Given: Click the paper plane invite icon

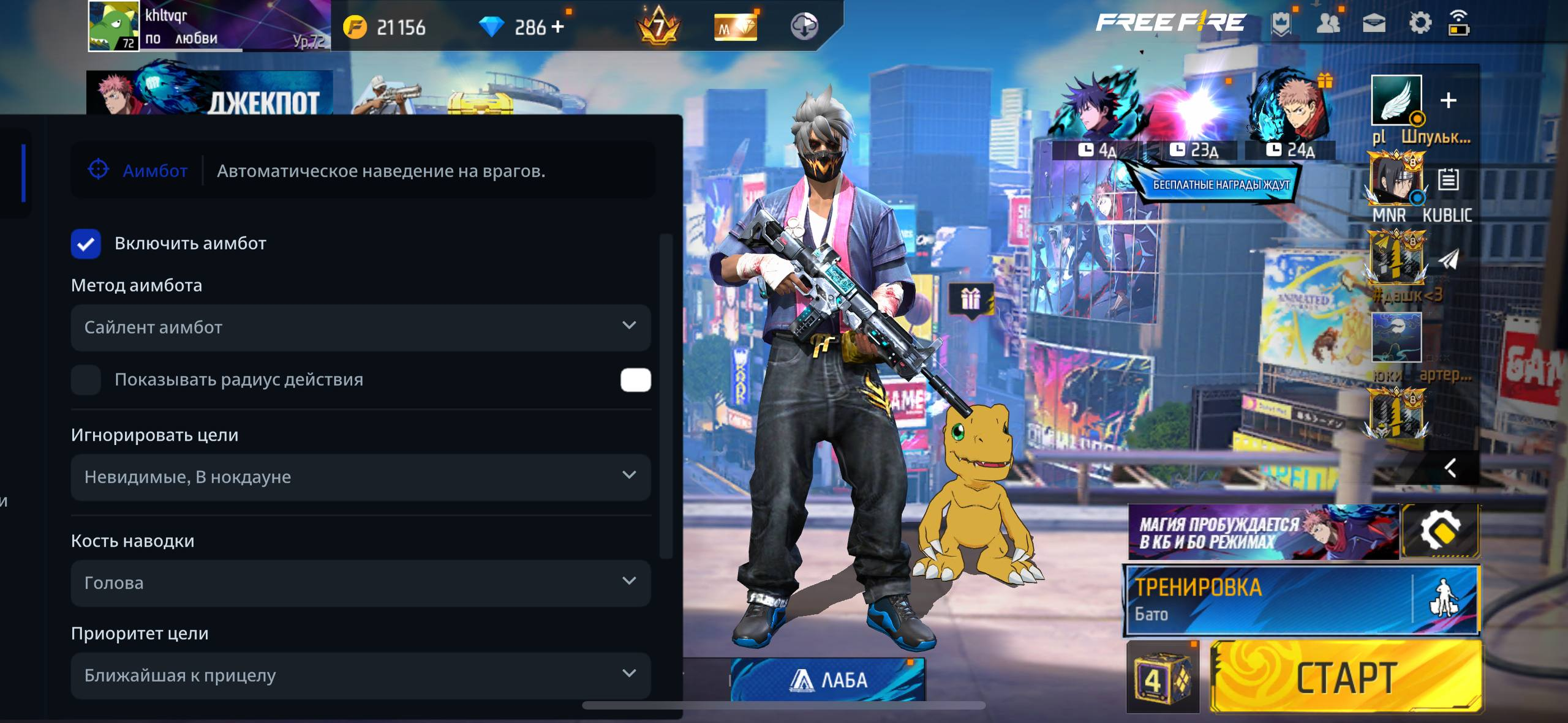Looking at the screenshot, I should point(1449,260).
